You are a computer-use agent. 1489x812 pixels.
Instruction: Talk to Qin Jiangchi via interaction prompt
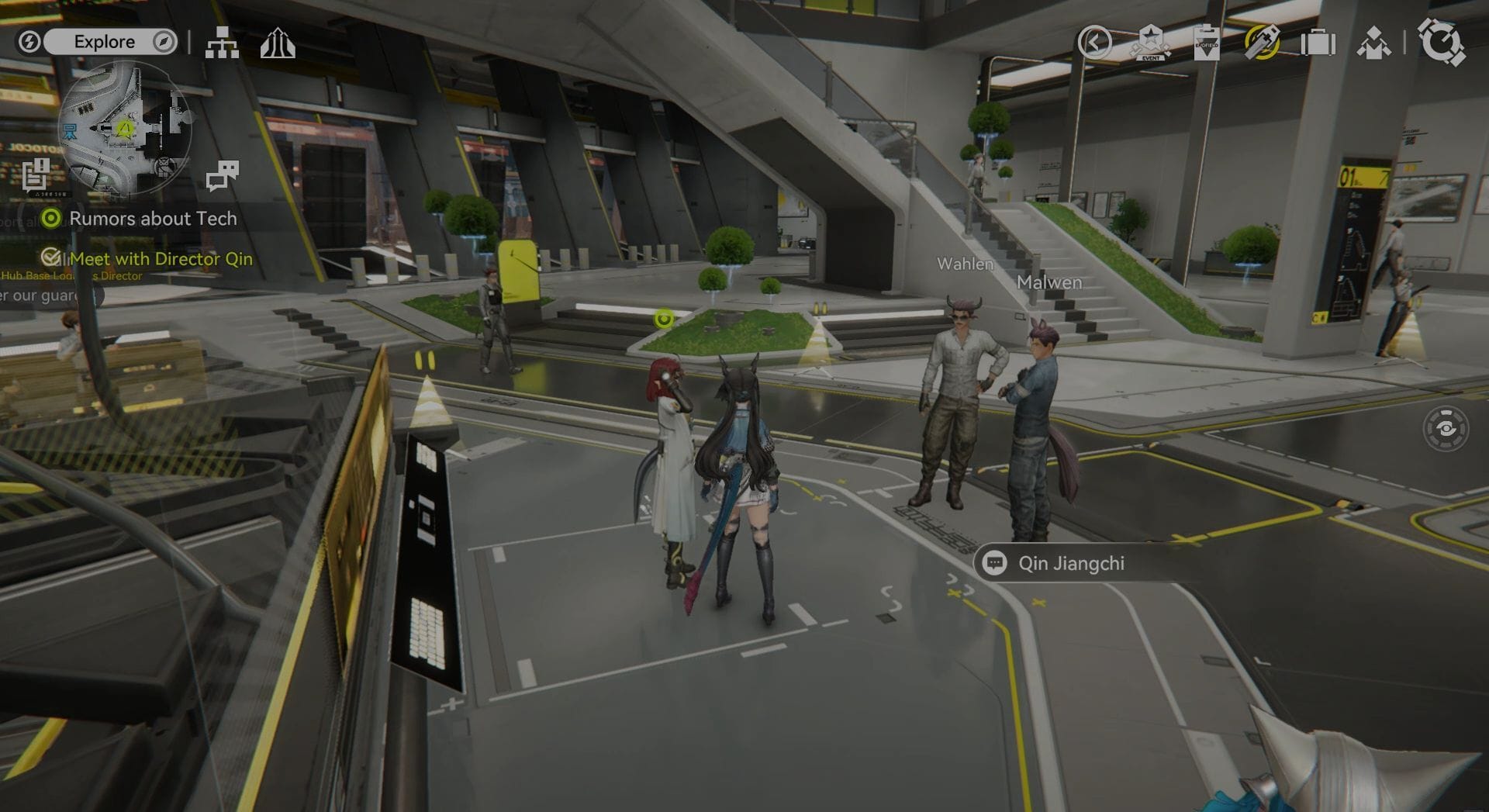[1070, 564]
